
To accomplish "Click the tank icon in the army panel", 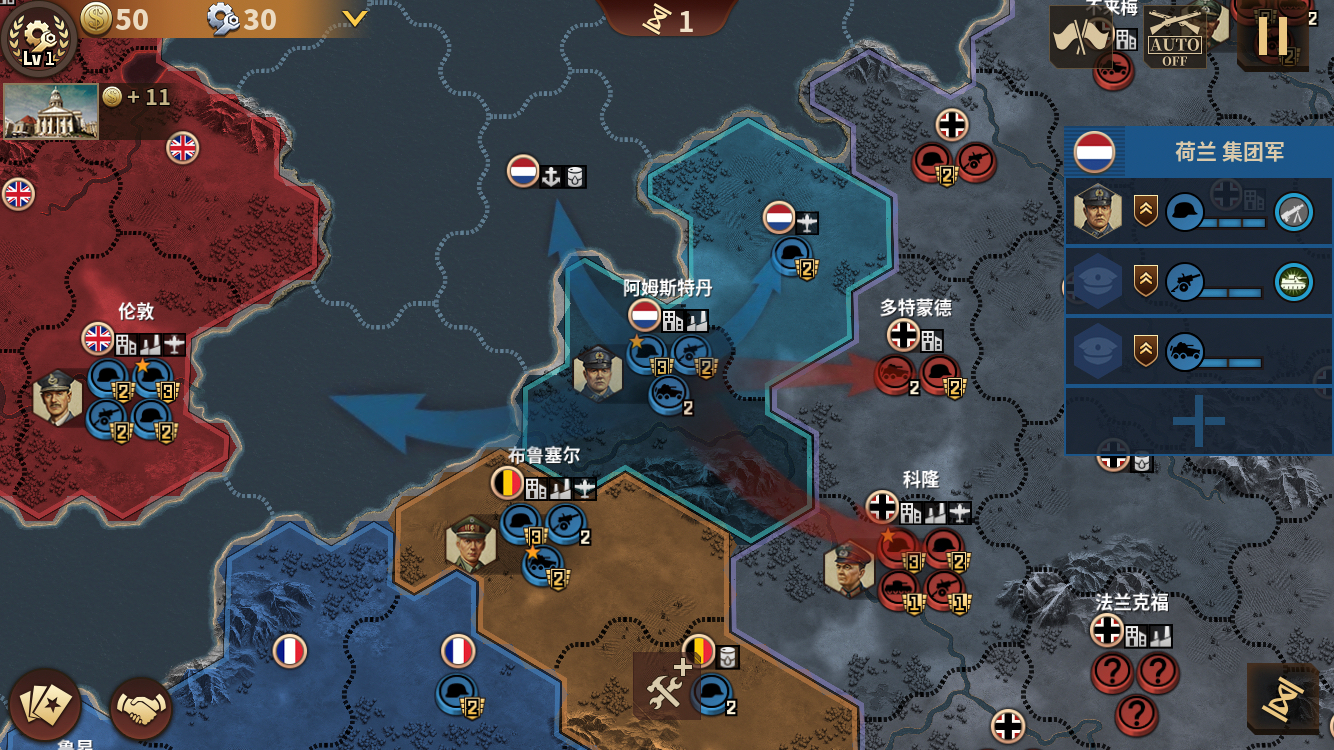I will [x=1293, y=282].
